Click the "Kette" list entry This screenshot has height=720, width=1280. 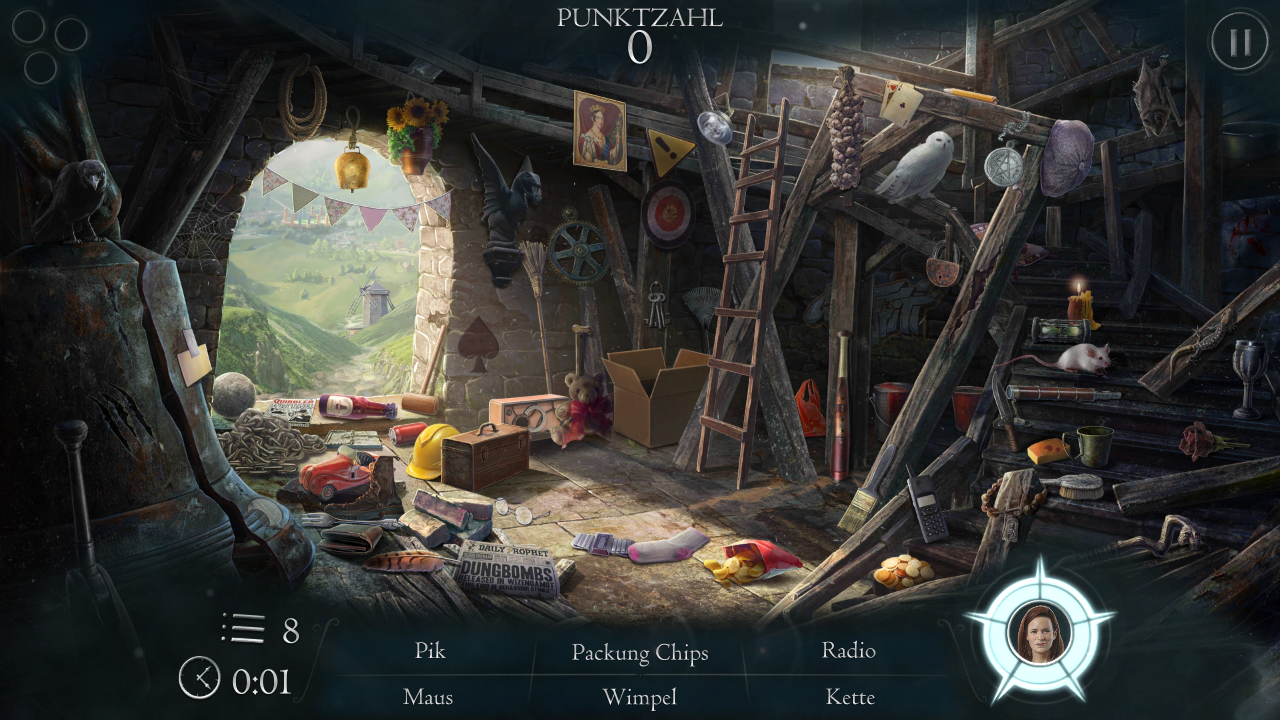[850, 697]
